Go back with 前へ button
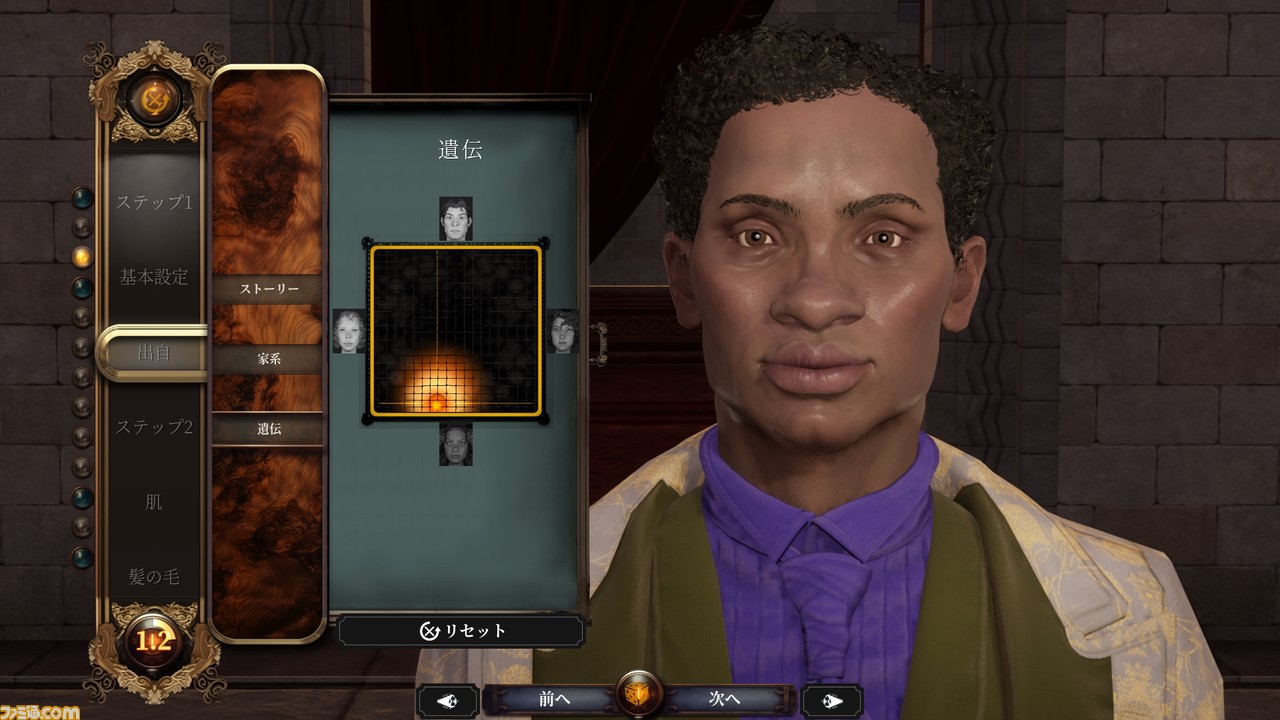This screenshot has width=1280, height=720. click(x=554, y=699)
